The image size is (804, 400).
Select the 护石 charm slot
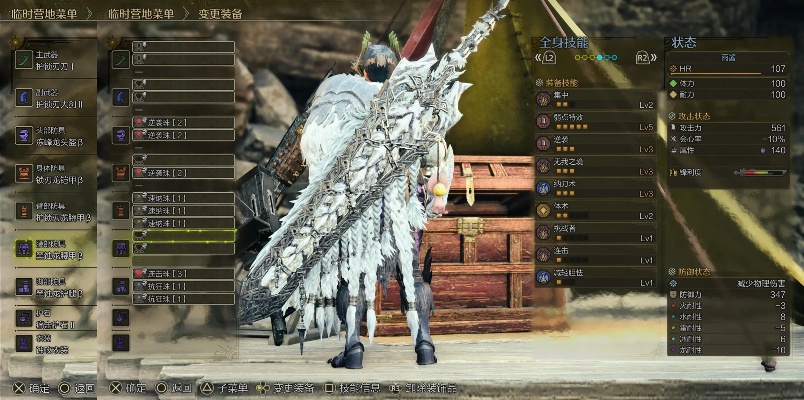coord(55,317)
